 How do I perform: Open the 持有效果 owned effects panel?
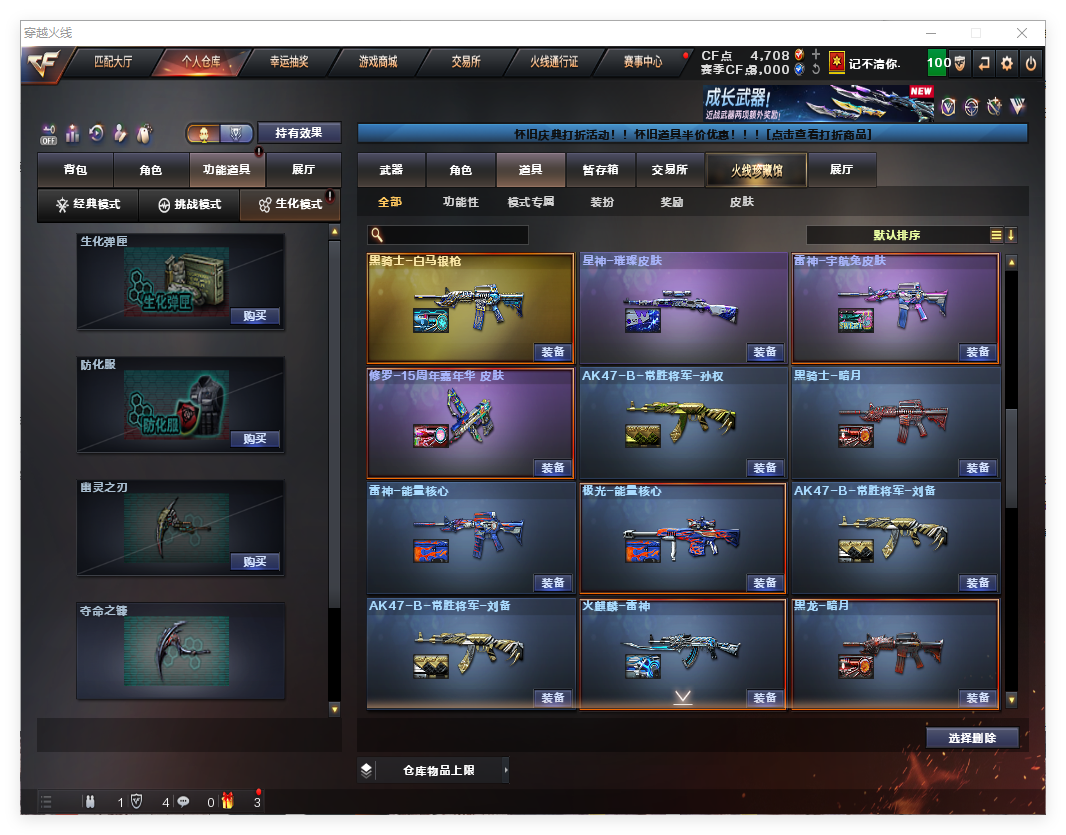(x=299, y=133)
